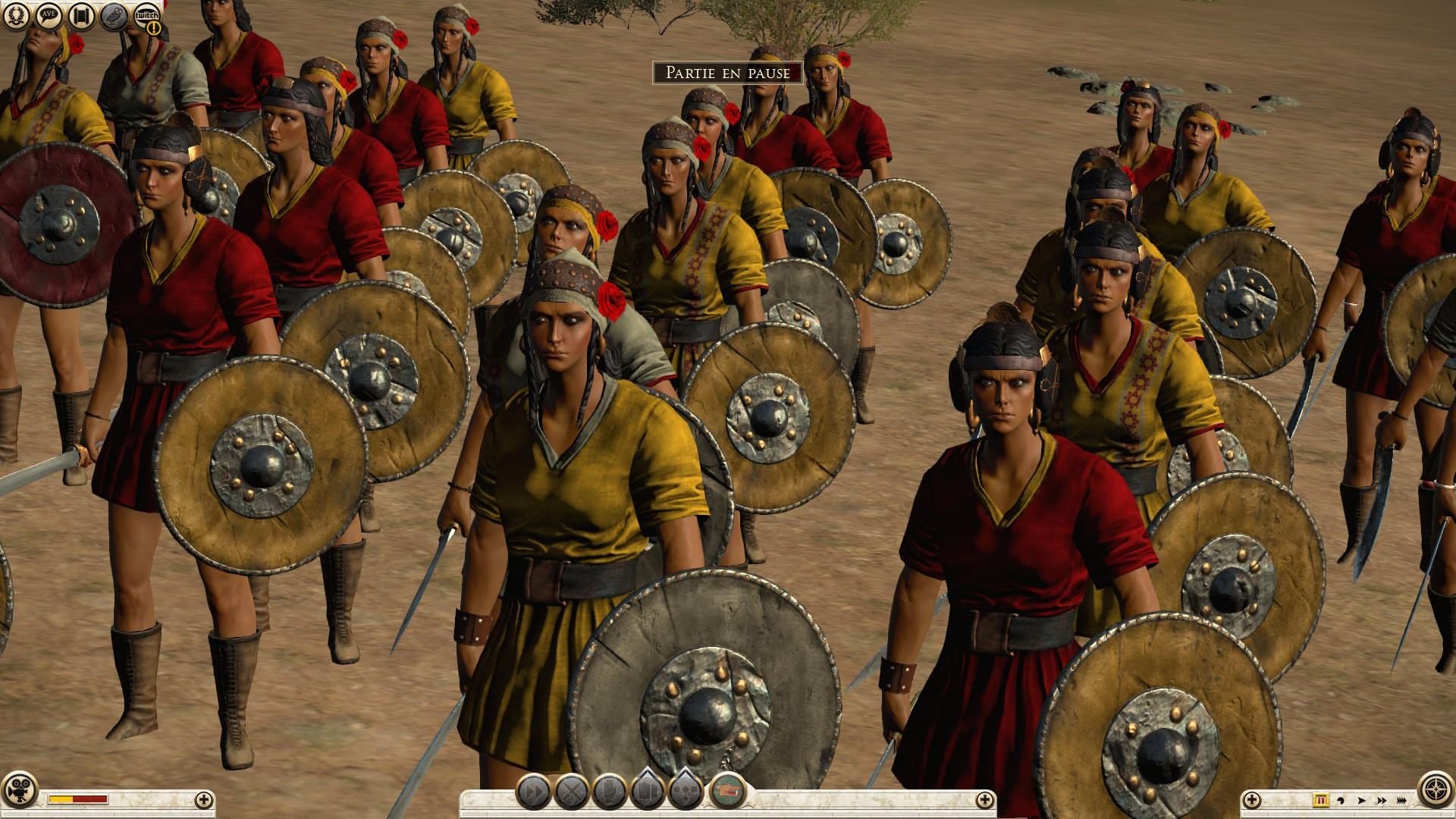This screenshot has height=819, width=1456.
Task: Expand the bottom-left panel with plus button
Action: (x=203, y=799)
